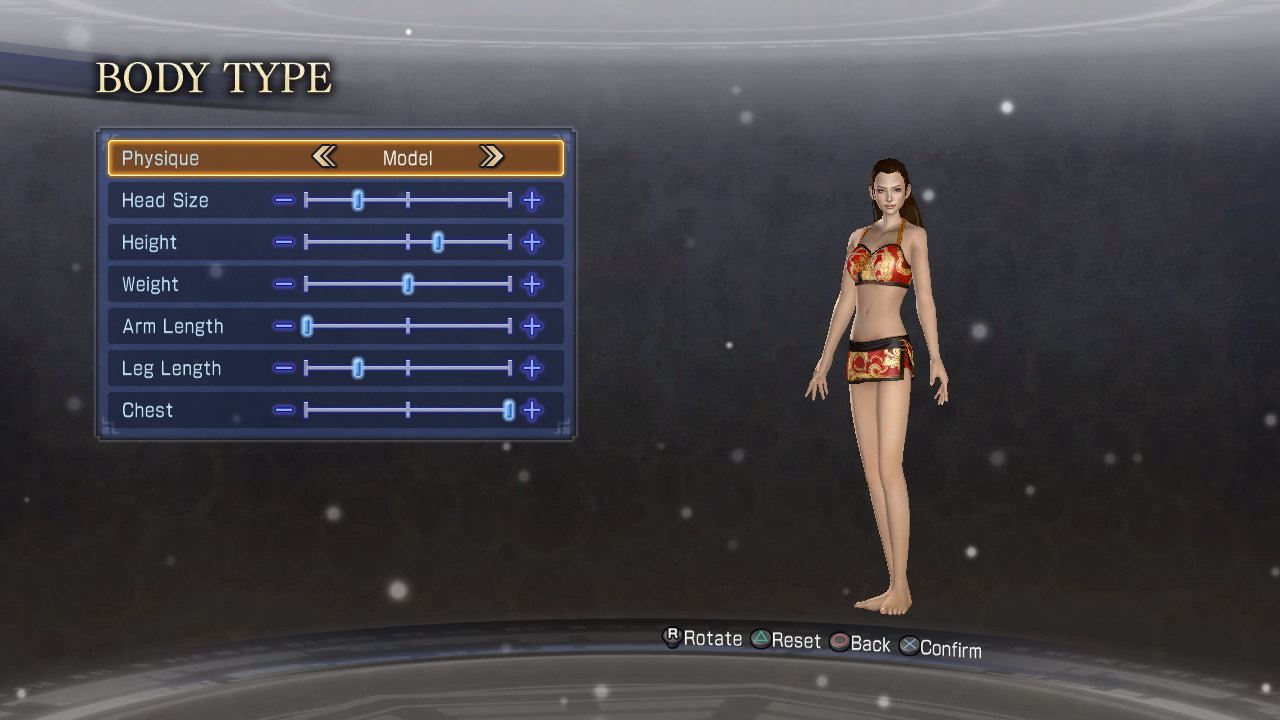Decrease Head Size with the minus button
The image size is (1280, 720).
point(284,200)
